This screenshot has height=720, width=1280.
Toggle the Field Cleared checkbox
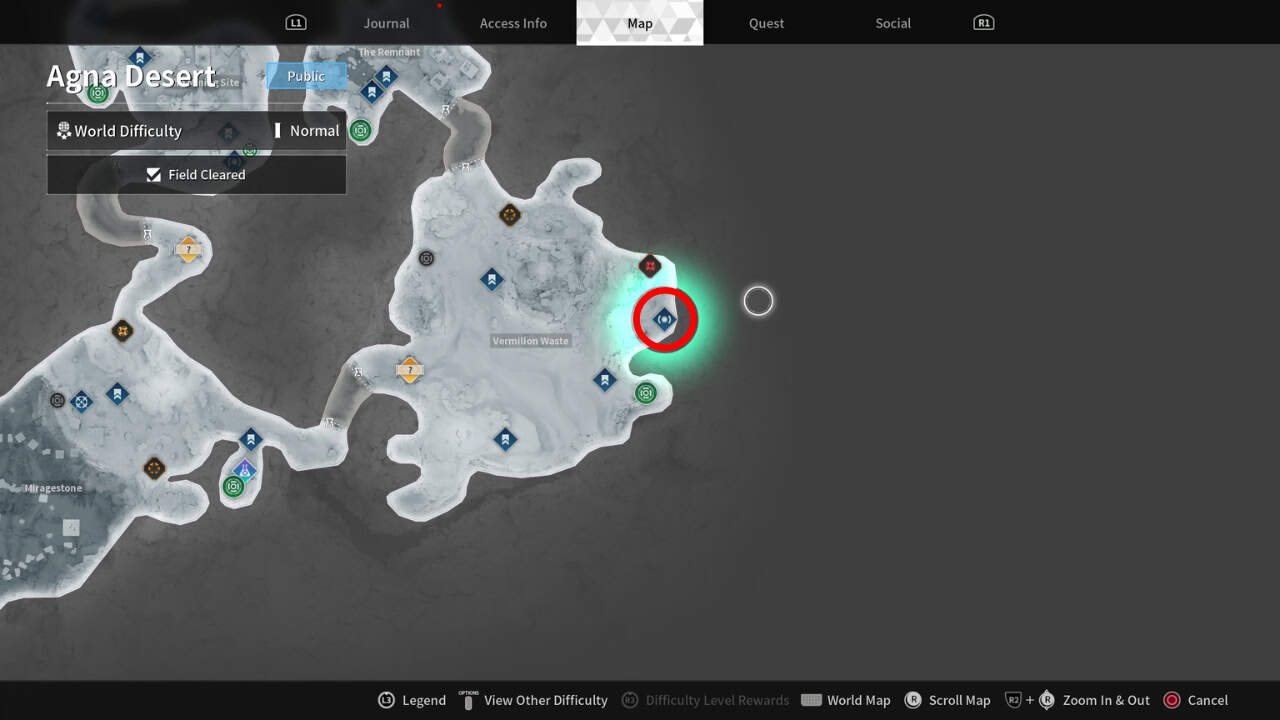point(154,174)
